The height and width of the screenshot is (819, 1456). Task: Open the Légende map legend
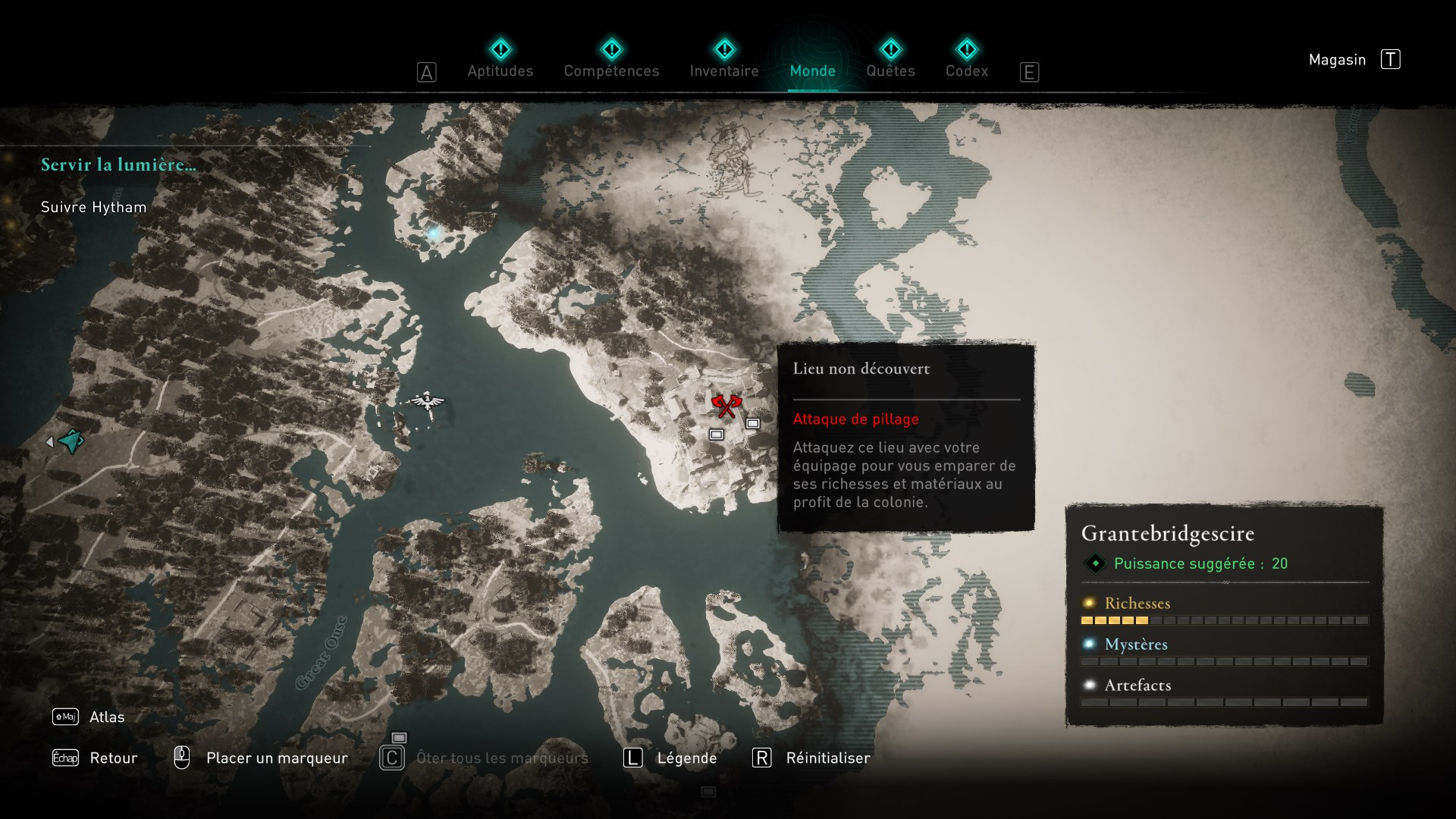click(x=686, y=758)
